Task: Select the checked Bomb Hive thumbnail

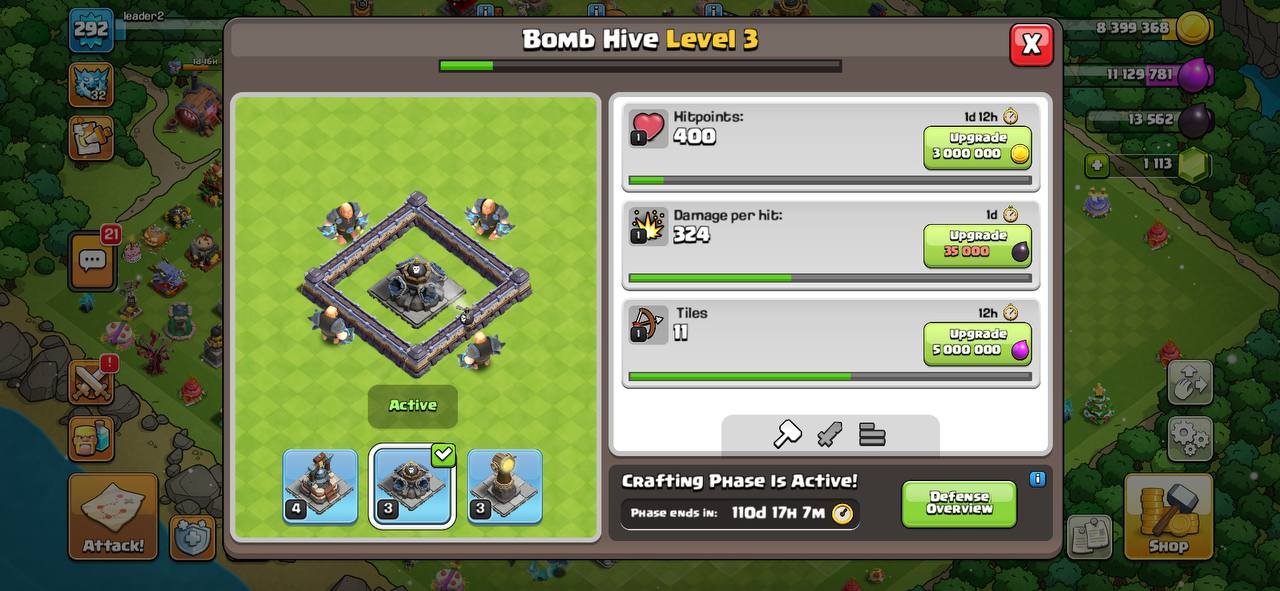Action: click(412, 486)
